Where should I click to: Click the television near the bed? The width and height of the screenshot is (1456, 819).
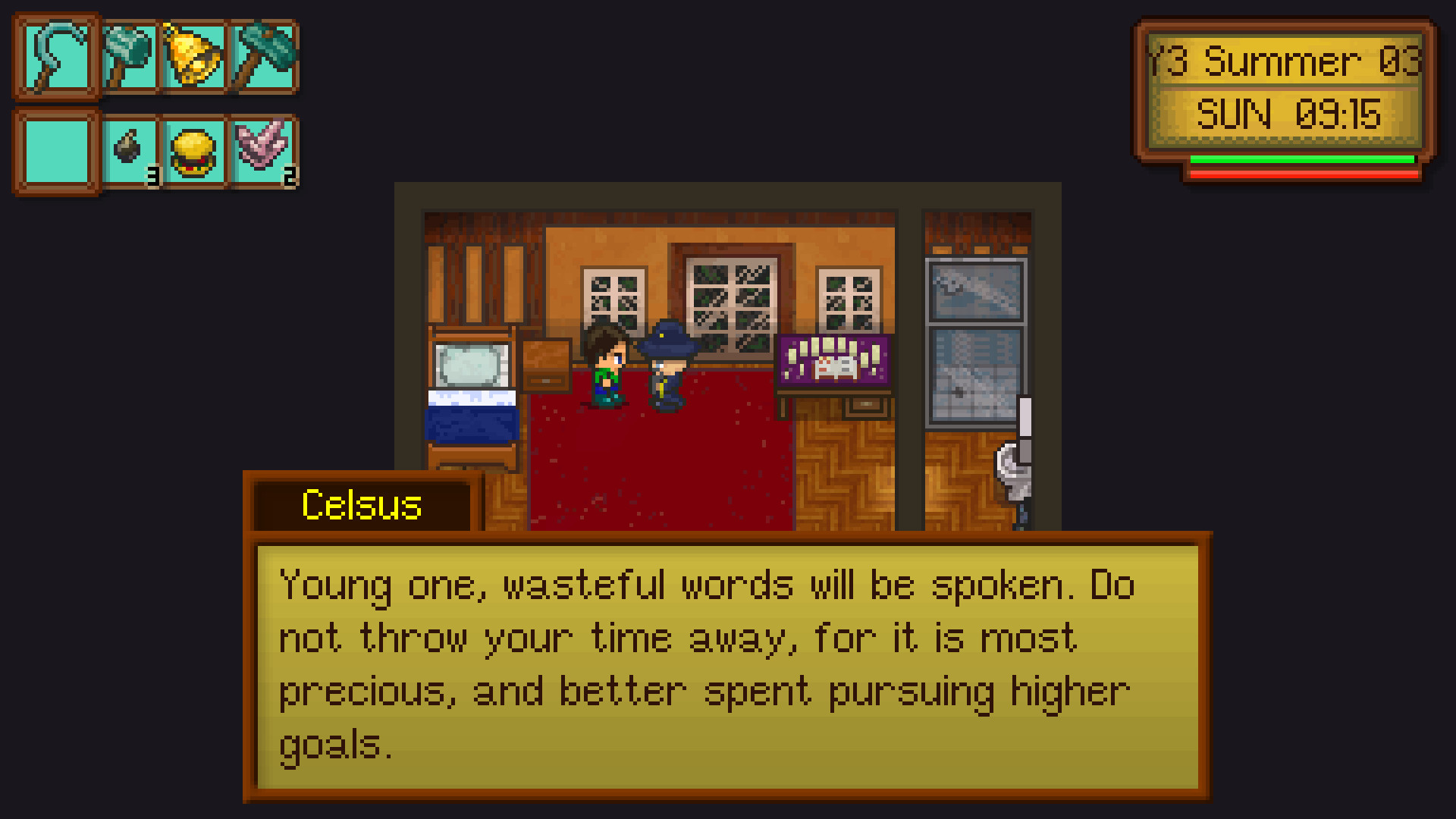coord(470,364)
